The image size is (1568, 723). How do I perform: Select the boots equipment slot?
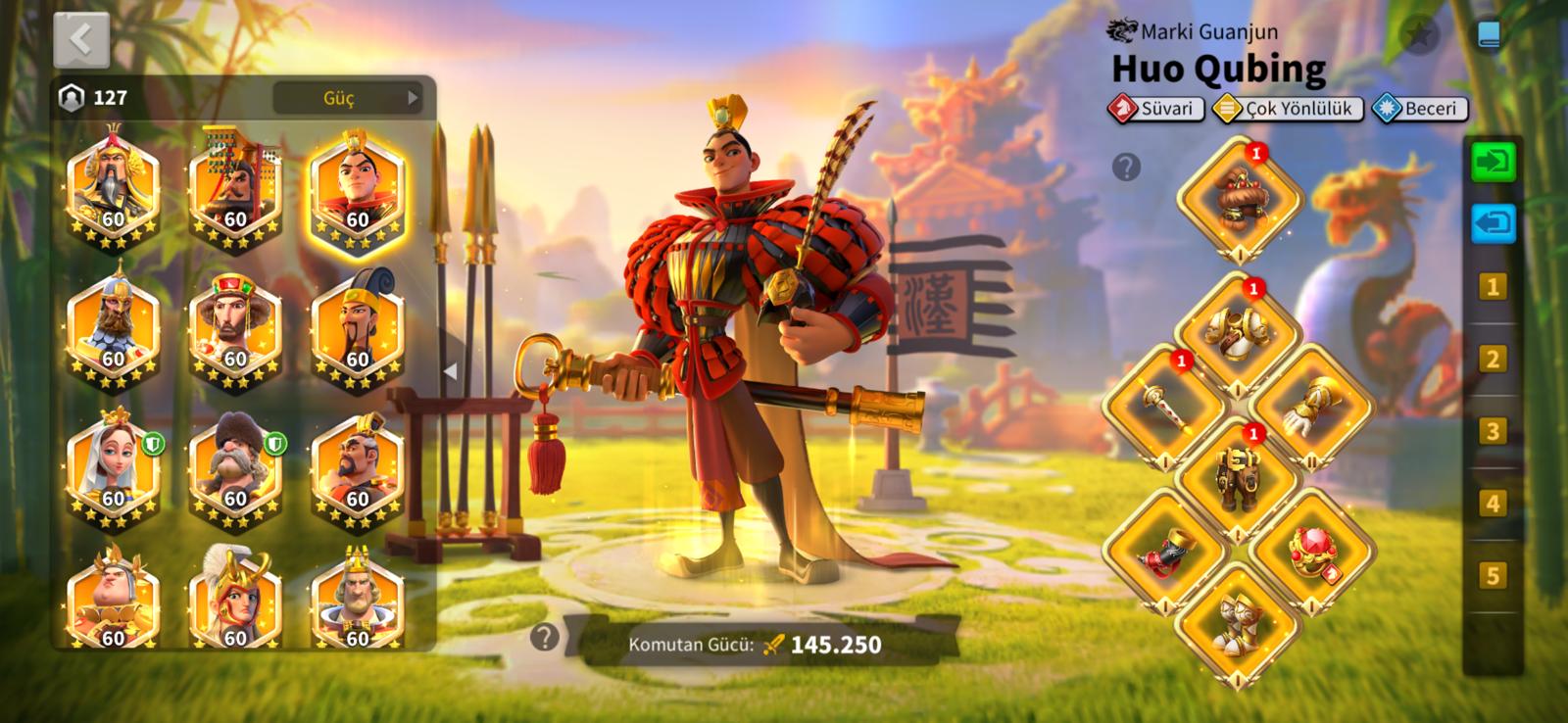1239,619
